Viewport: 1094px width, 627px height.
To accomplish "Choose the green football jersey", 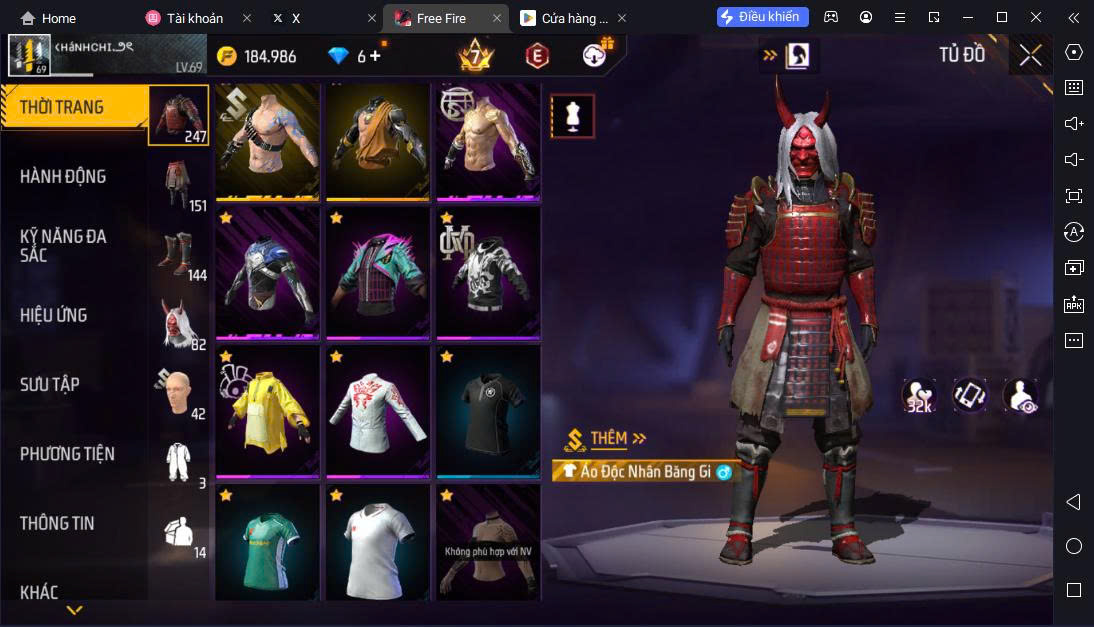I will point(267,545).
